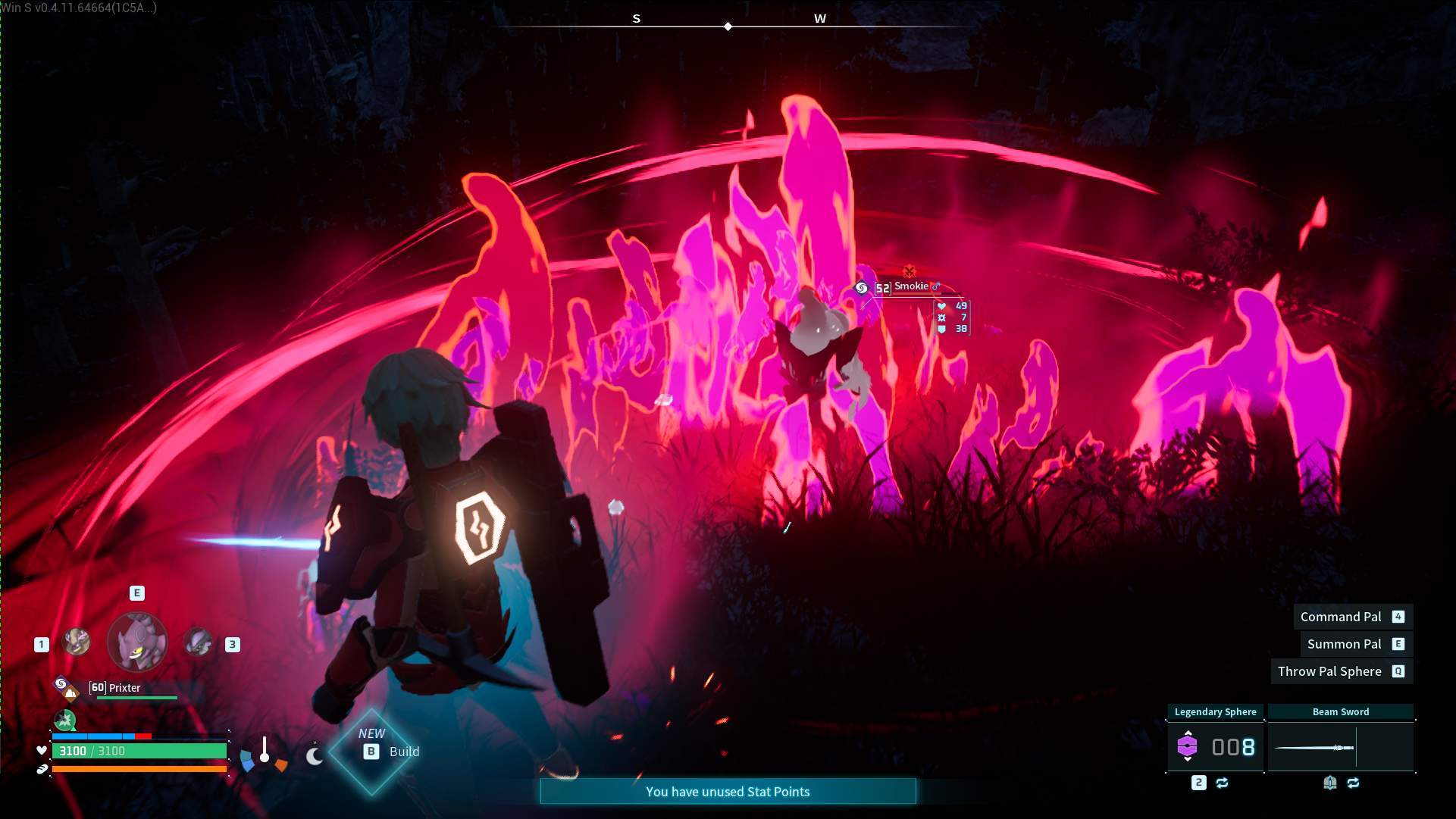Click the up arrow on the sphere counter
Screen dimensions: 1456x819
point(1188,733)
